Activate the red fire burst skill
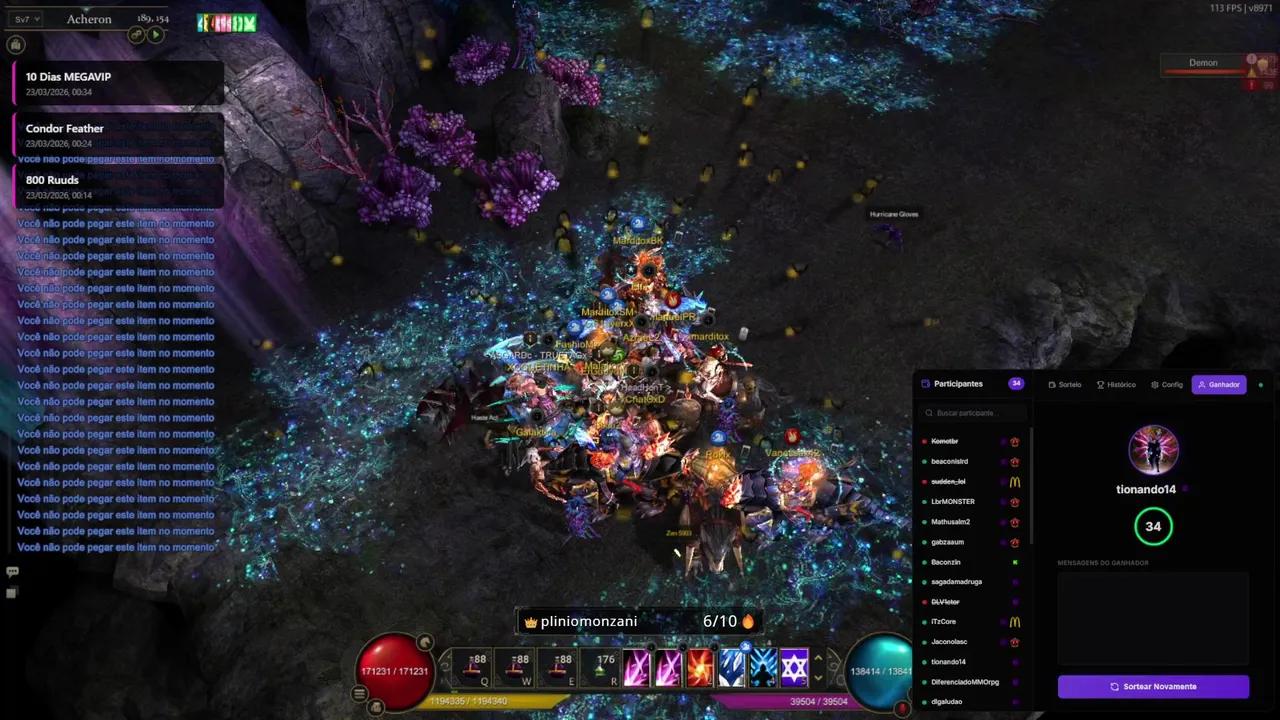The image size is (1280, 720). click(700, 668)
